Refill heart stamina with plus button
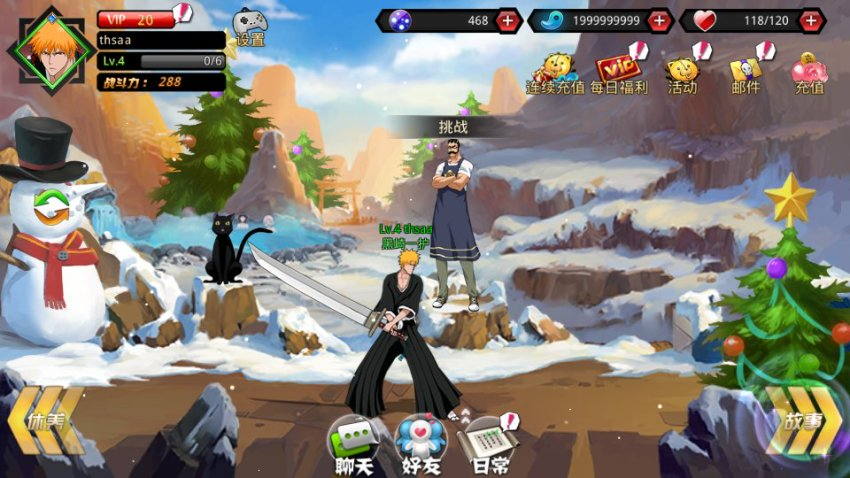 point(812,20)
